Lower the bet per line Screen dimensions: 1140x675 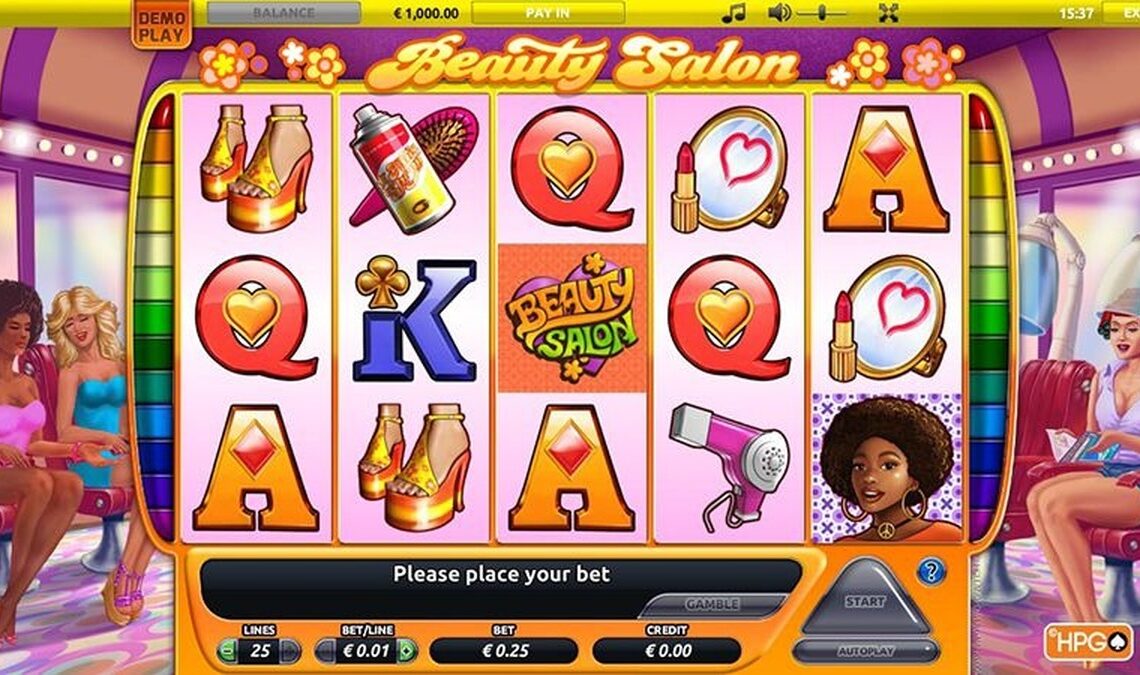pyautogui.click(x=326, y=652)
